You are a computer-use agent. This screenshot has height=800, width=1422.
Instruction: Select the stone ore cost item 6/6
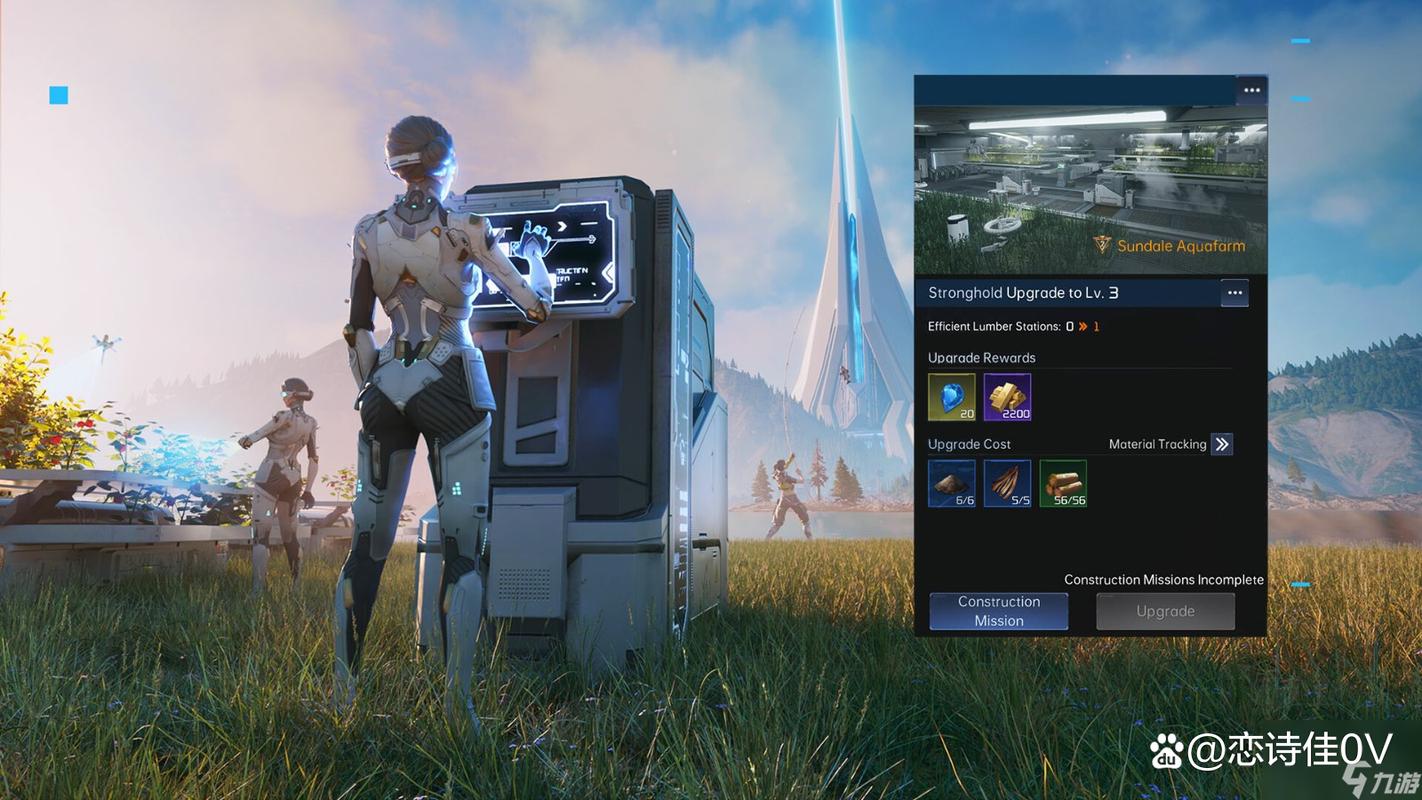pyautogui.click(x=951, y=483)
